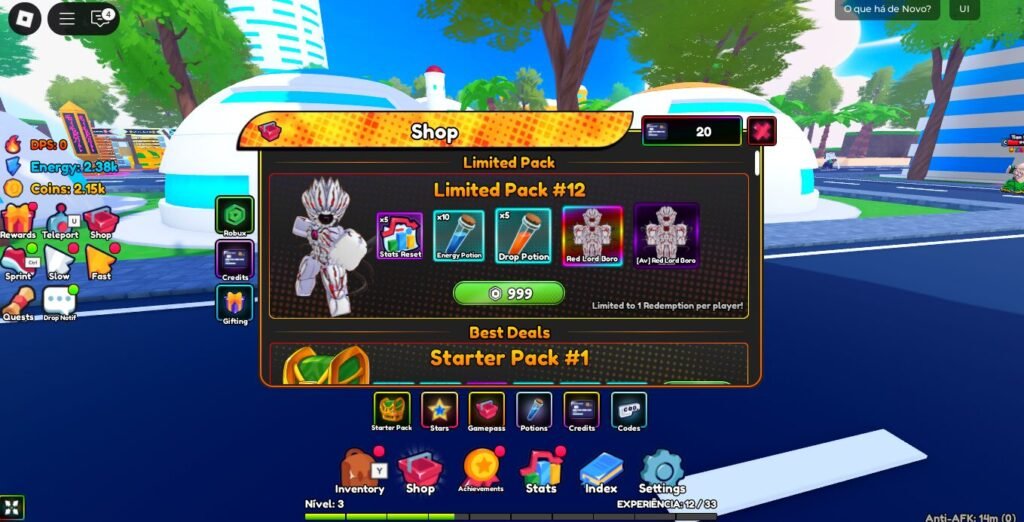Select the Stats Reset item tile
The width and height of the screenshot is (1024, 522).
[400, 237]
